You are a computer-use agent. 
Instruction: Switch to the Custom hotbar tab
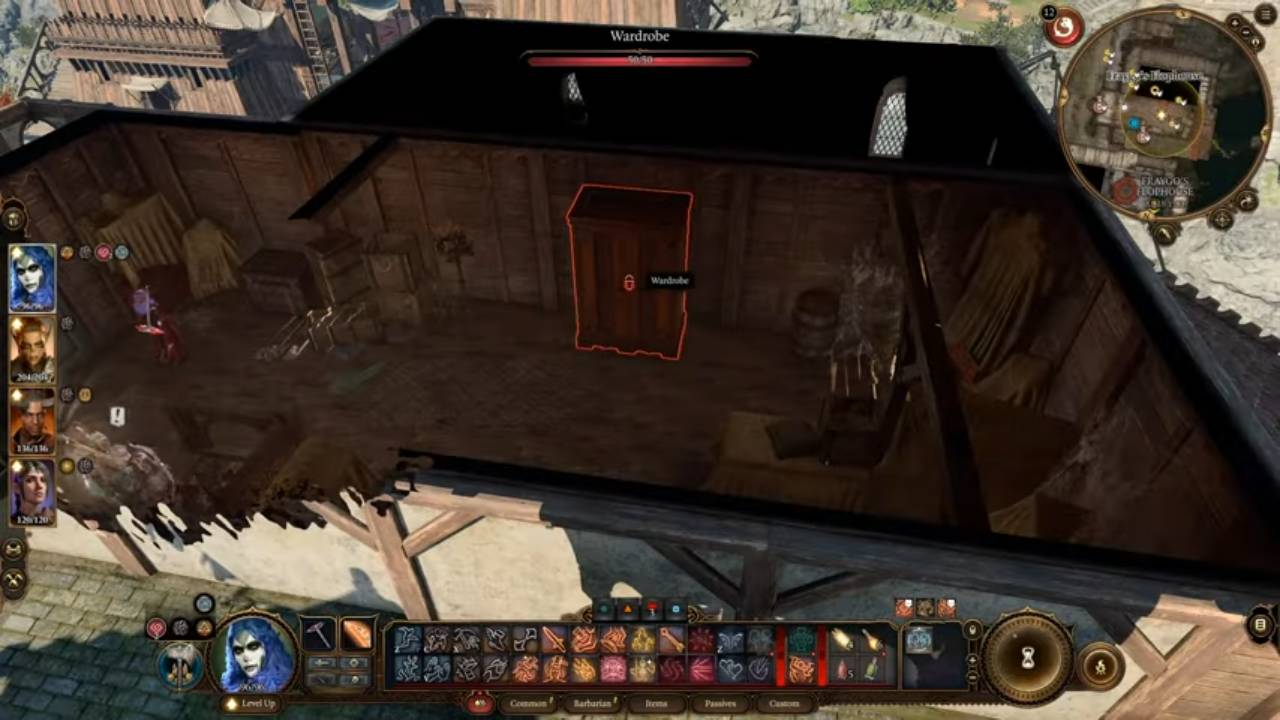point(784,704)
